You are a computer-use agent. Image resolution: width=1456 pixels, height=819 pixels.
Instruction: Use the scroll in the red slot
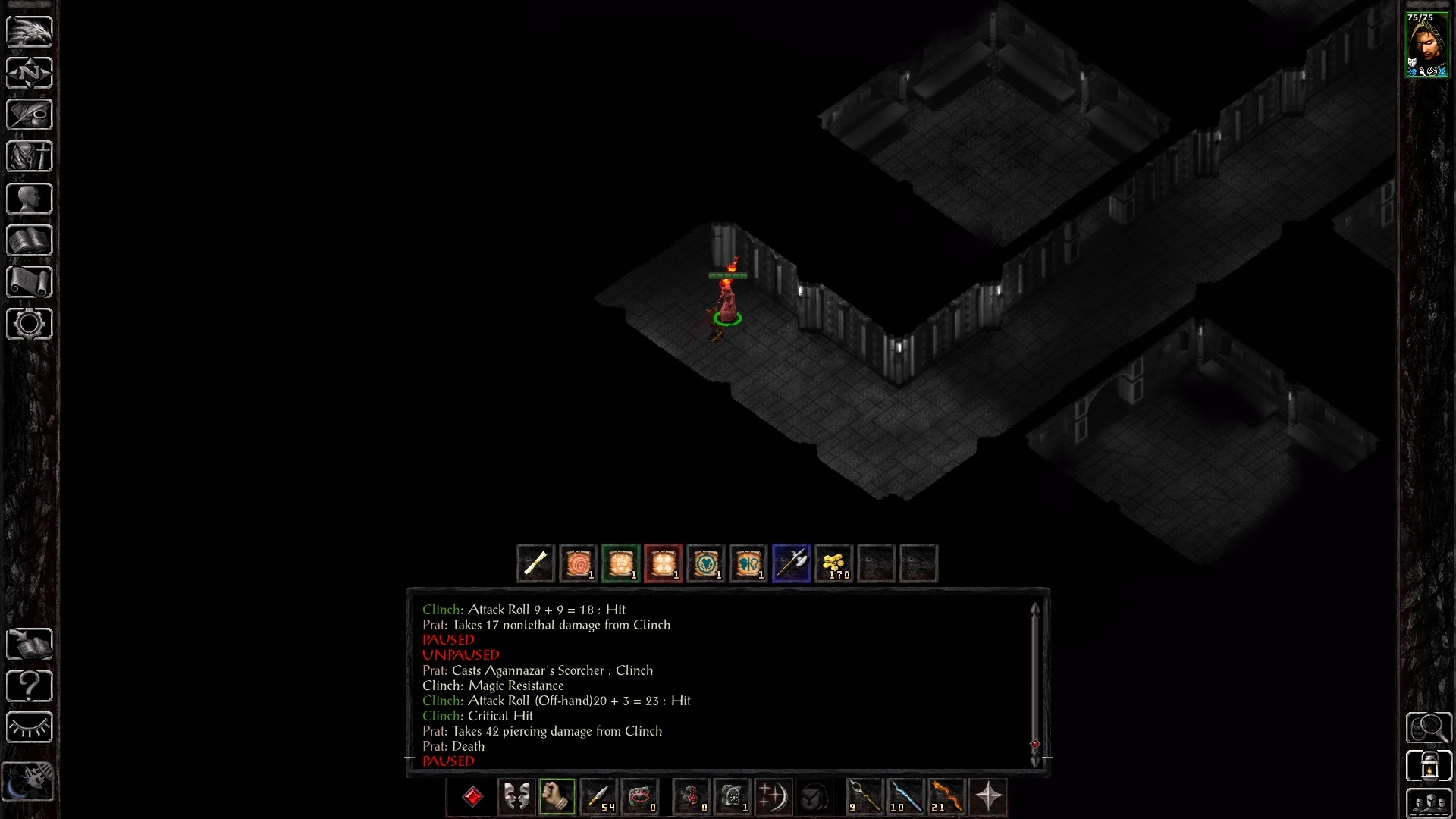[x=664, y=563]
